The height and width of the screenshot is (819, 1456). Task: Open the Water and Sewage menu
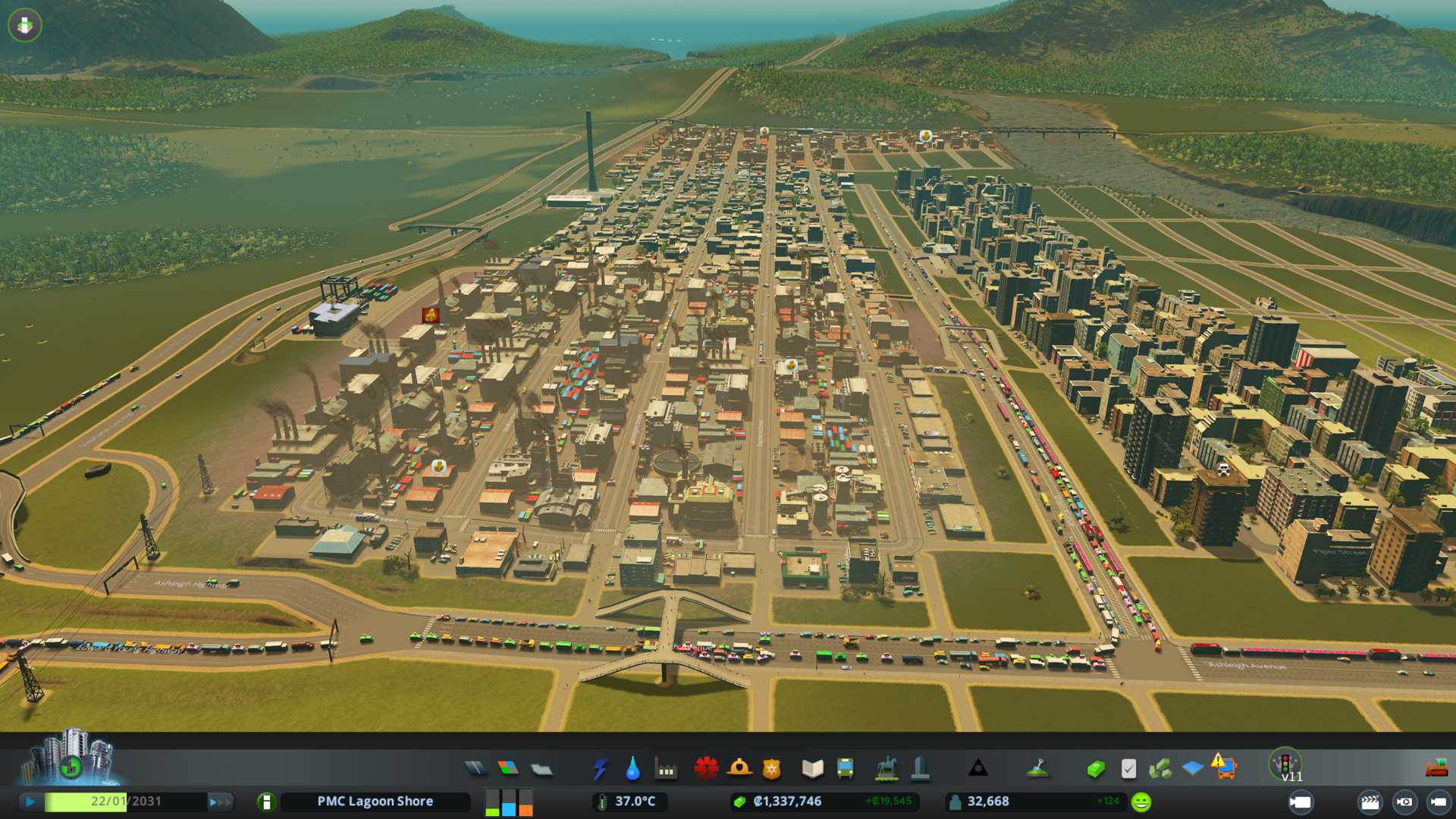click(x=633, y=769)
